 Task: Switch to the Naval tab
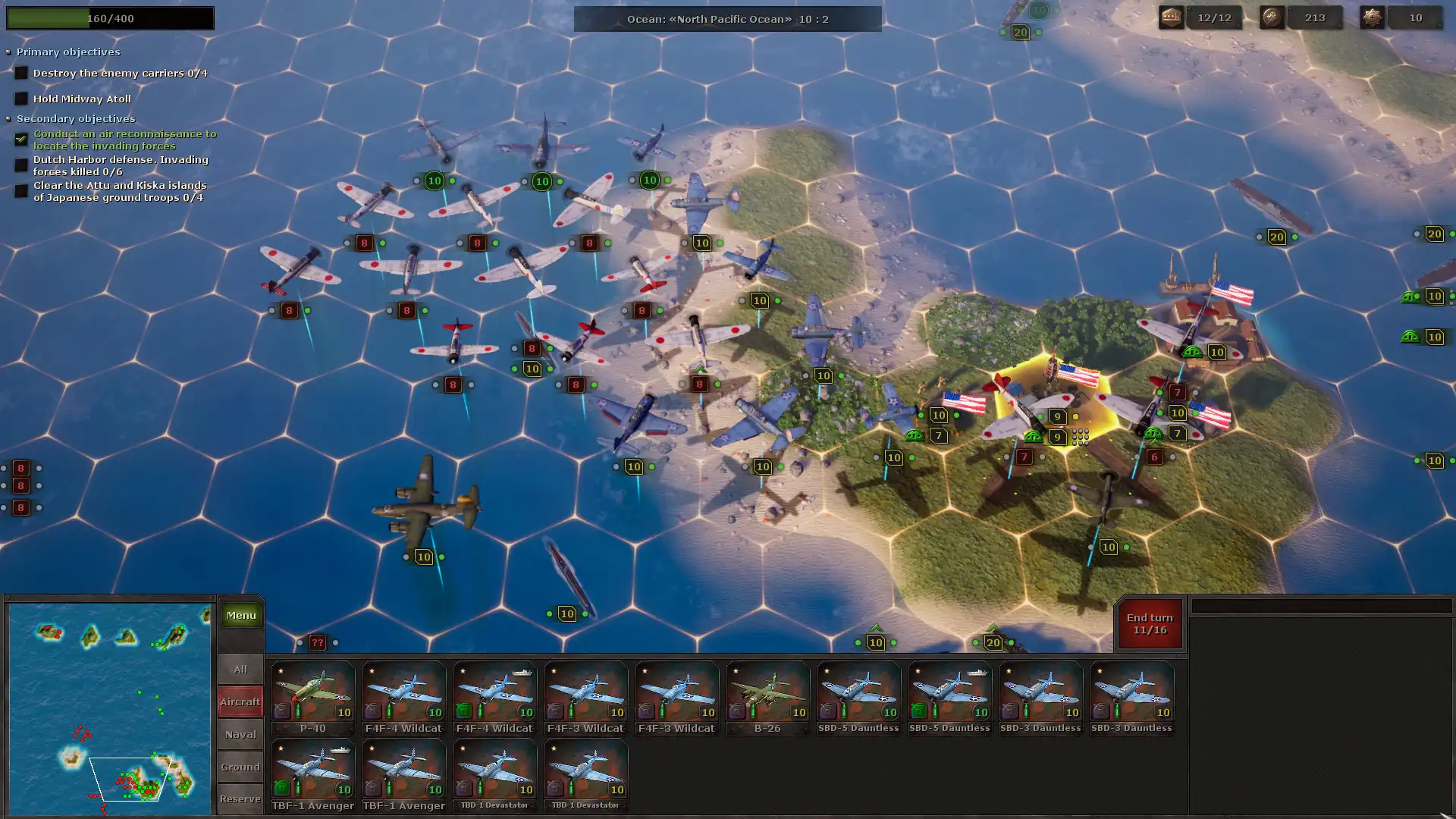click(240, 734)
